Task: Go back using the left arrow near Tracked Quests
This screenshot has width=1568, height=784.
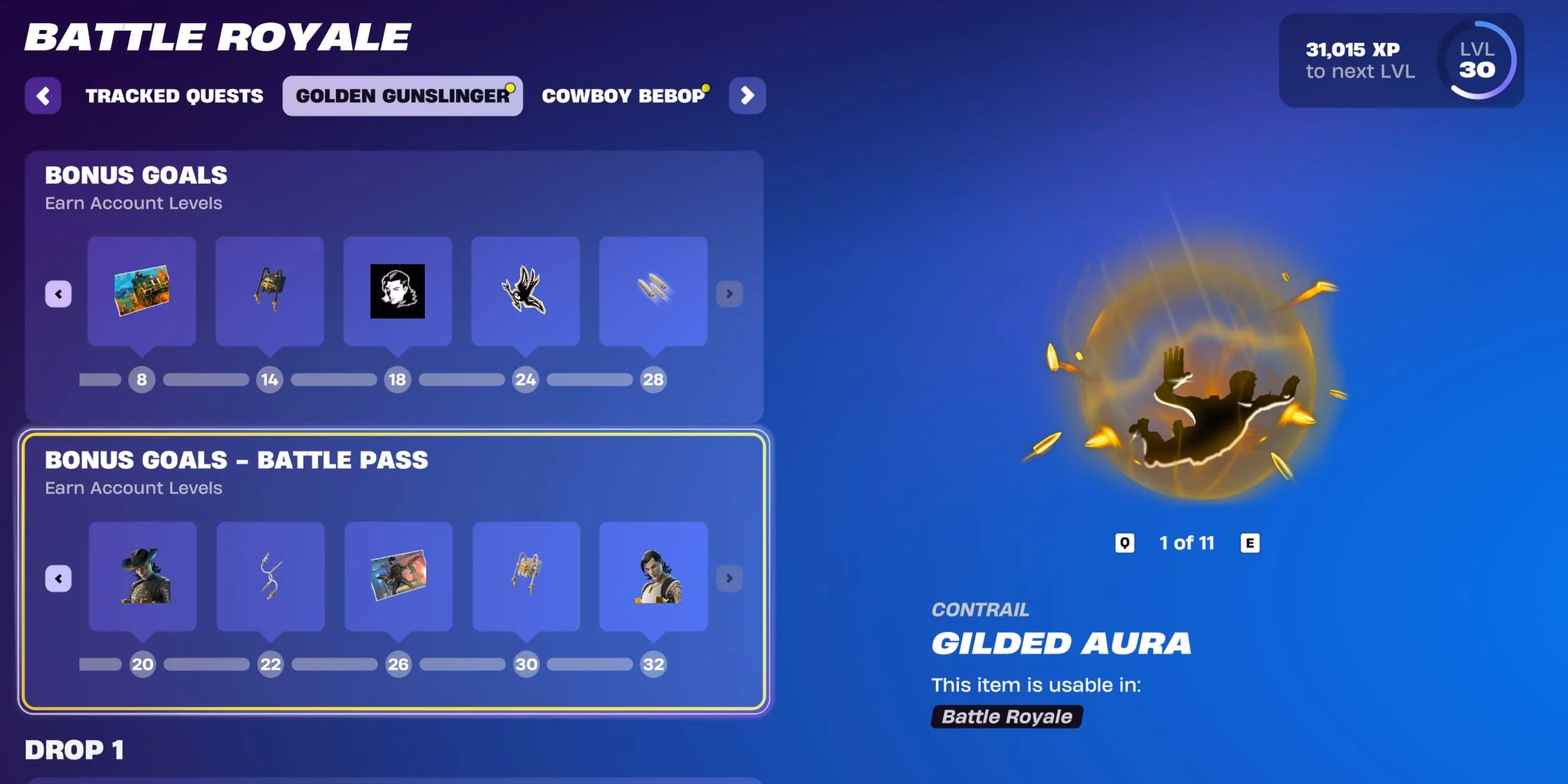Action: (43, 96)
